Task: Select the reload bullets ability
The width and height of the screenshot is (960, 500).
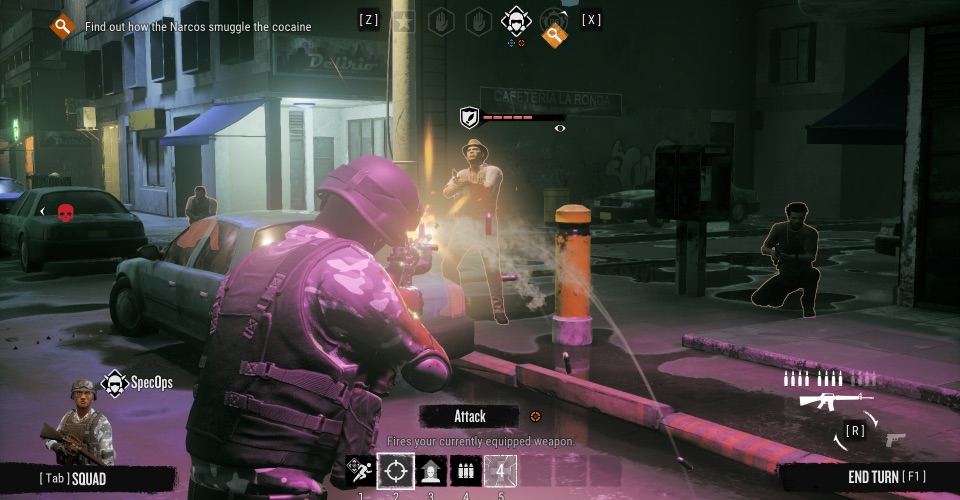Action: (465, 470)
